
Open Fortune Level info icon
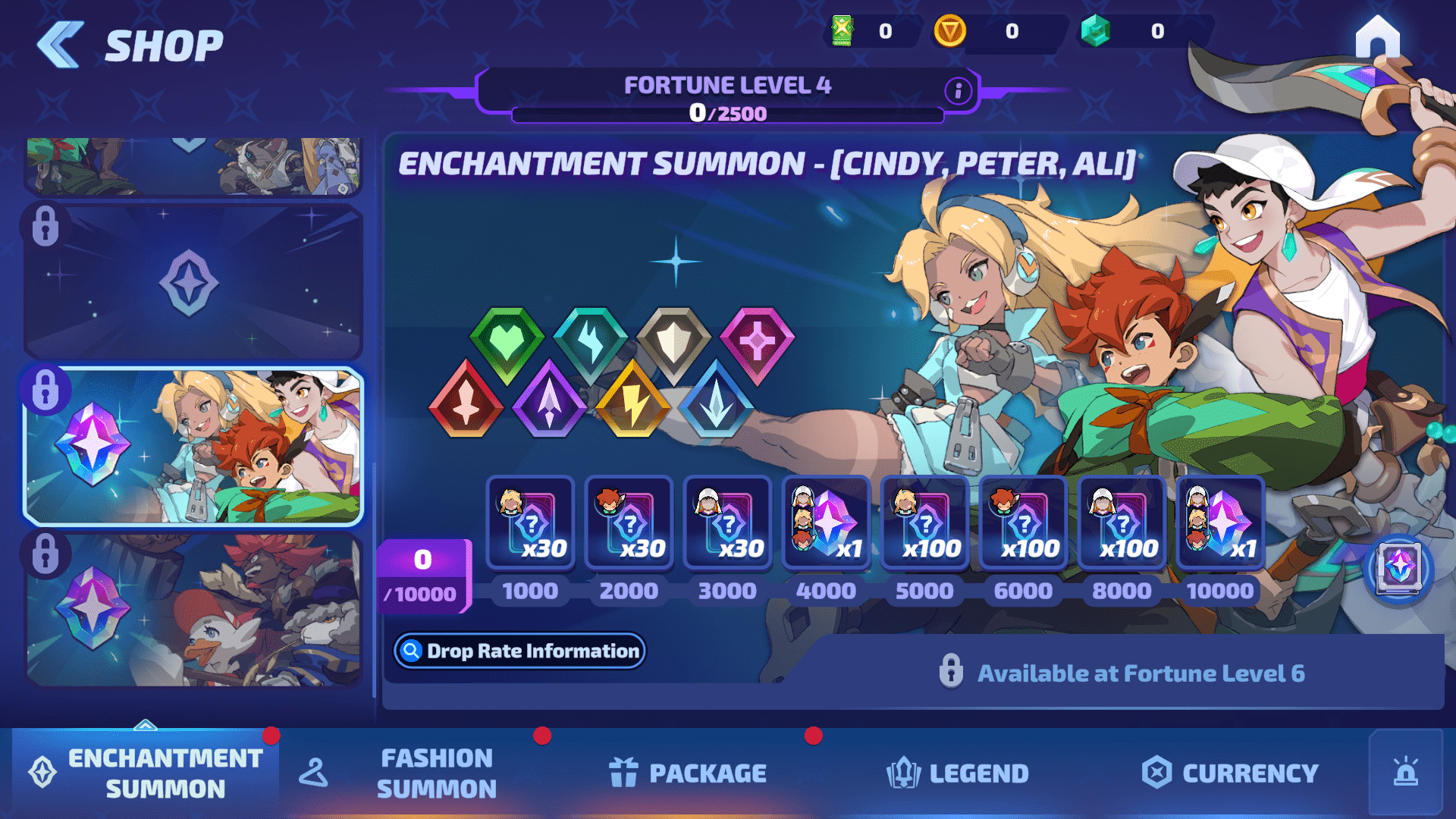click(x=958, y=91)
